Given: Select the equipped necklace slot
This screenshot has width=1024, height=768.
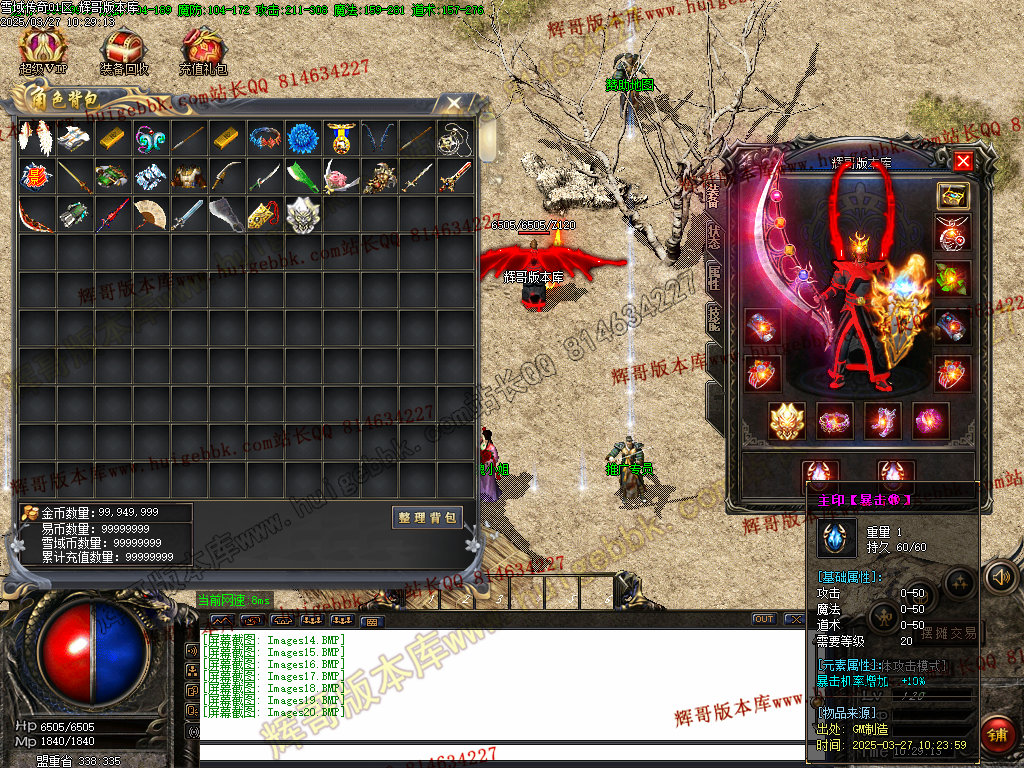Looking at the screenshot, I should tap(952, 234).
